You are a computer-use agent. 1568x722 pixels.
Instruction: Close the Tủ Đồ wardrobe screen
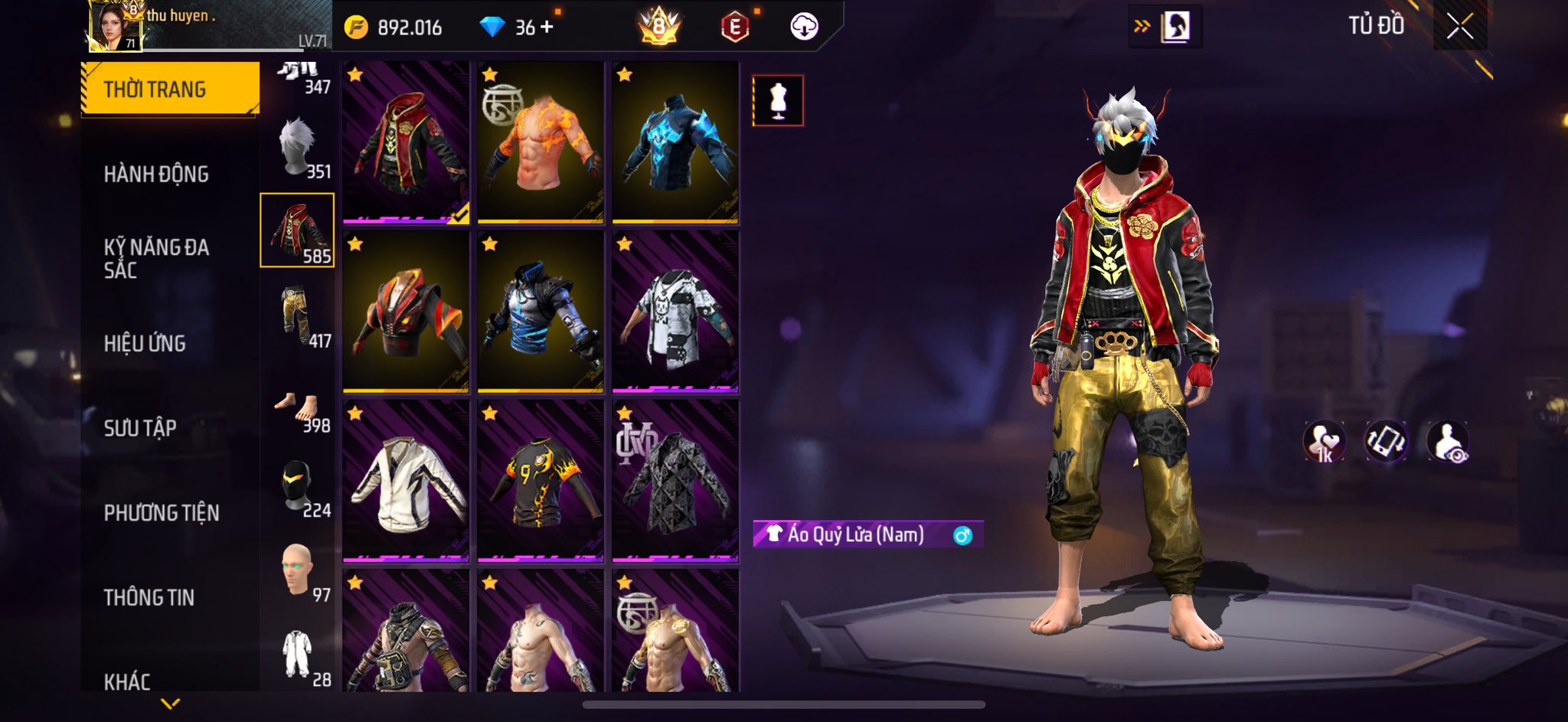point(1459,27)
